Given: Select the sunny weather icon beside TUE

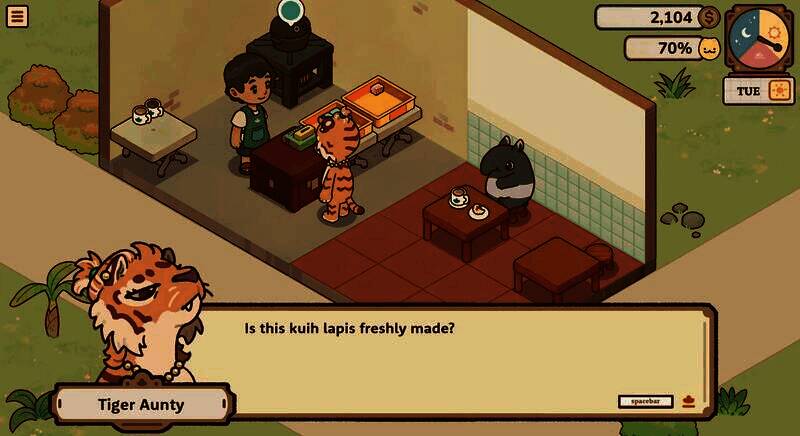Looking at the screenshot, I should click(x=779, y=91).
